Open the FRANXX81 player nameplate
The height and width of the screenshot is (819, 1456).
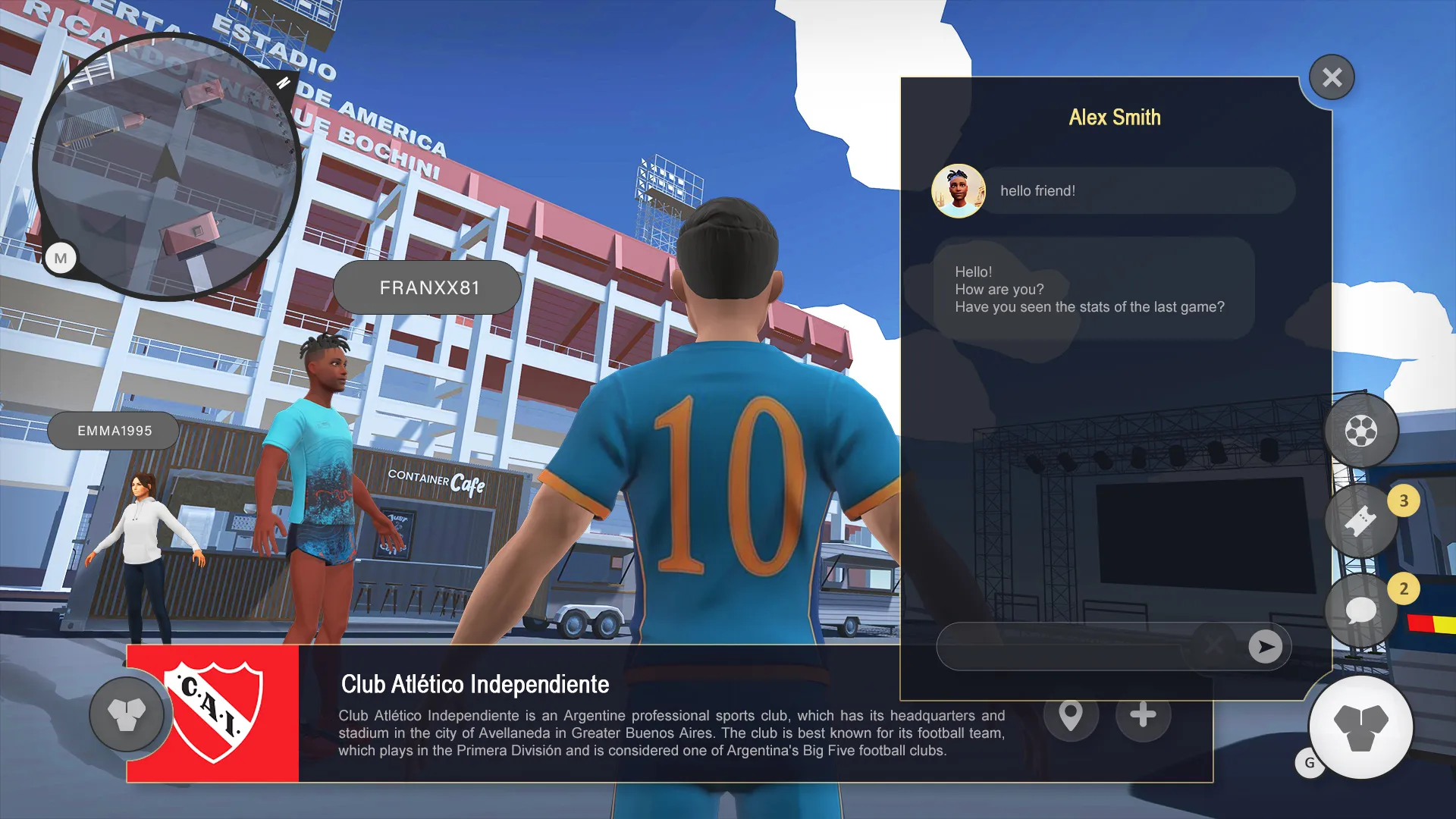[x=427, y=287]
